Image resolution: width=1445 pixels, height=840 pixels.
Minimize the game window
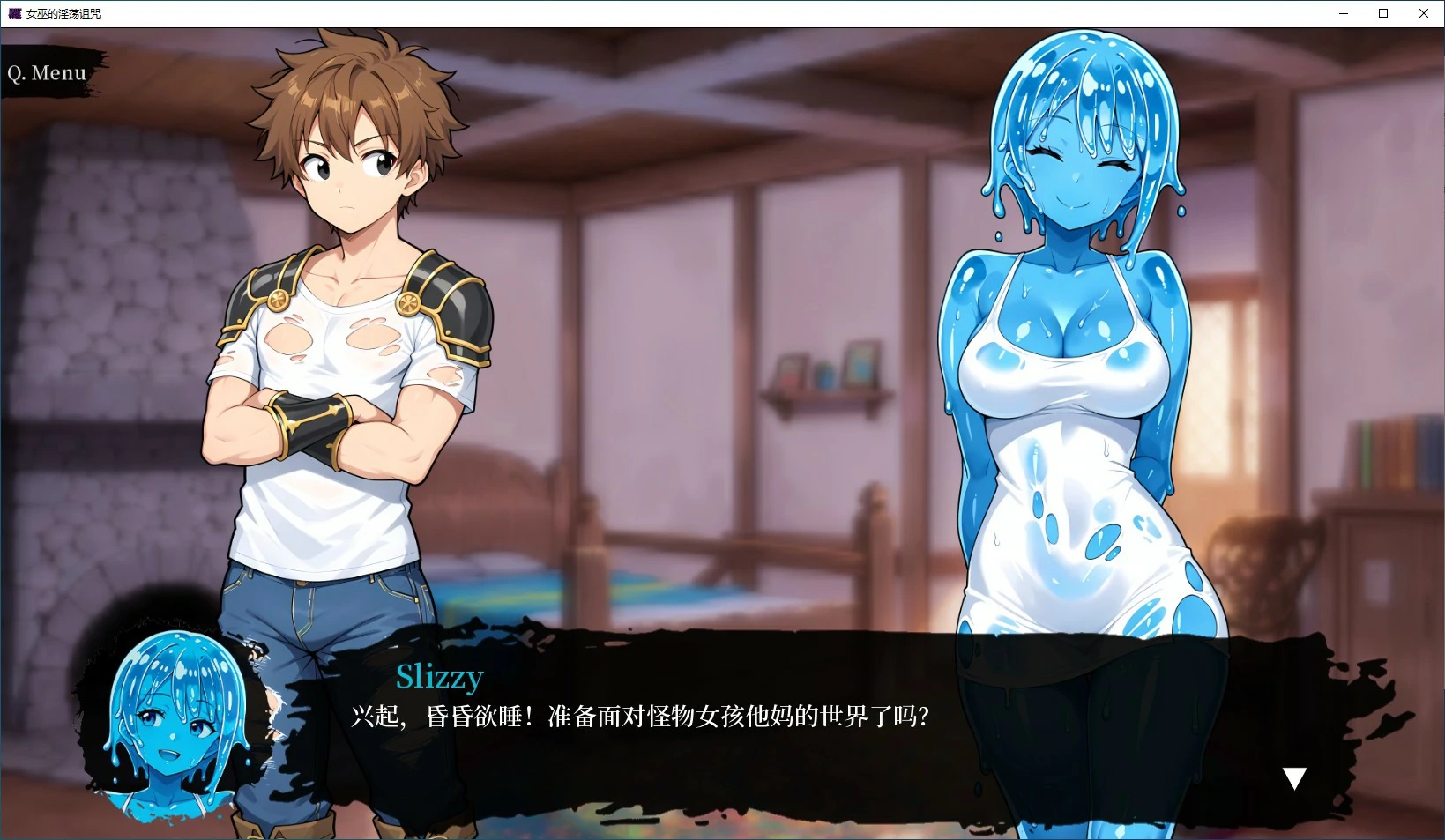(x=1343, y=13)
